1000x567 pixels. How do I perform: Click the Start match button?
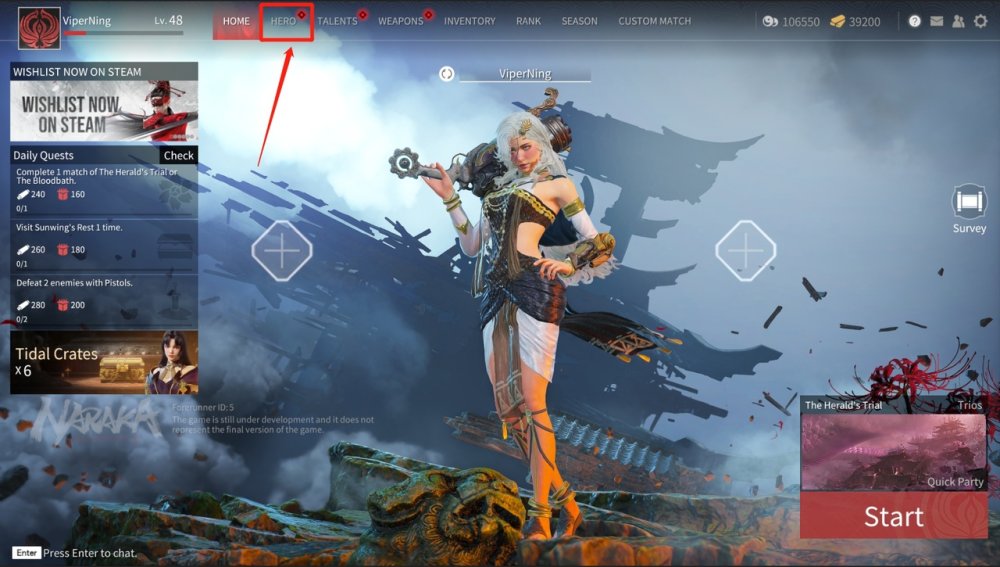pyautogui.click(x=893, y=517)
